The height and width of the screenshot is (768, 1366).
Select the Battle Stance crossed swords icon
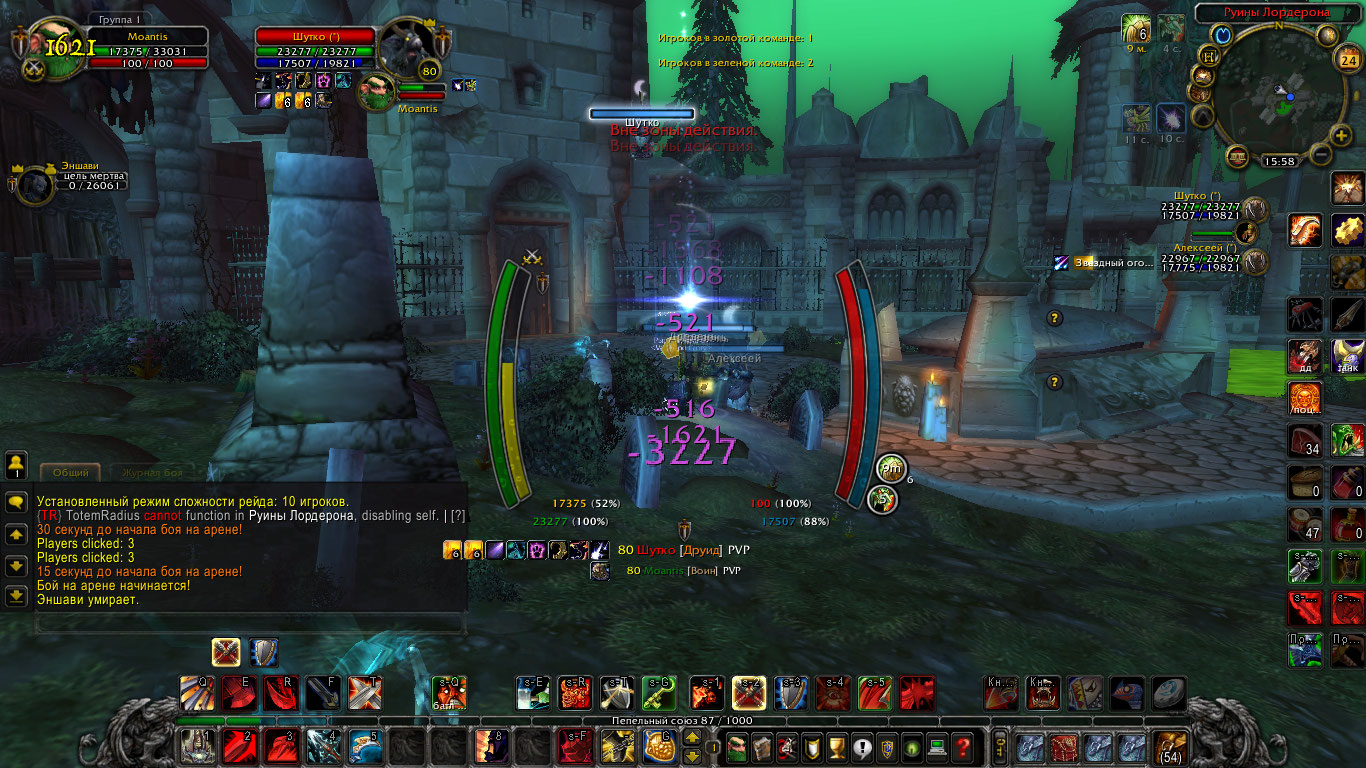coord(225,653)
